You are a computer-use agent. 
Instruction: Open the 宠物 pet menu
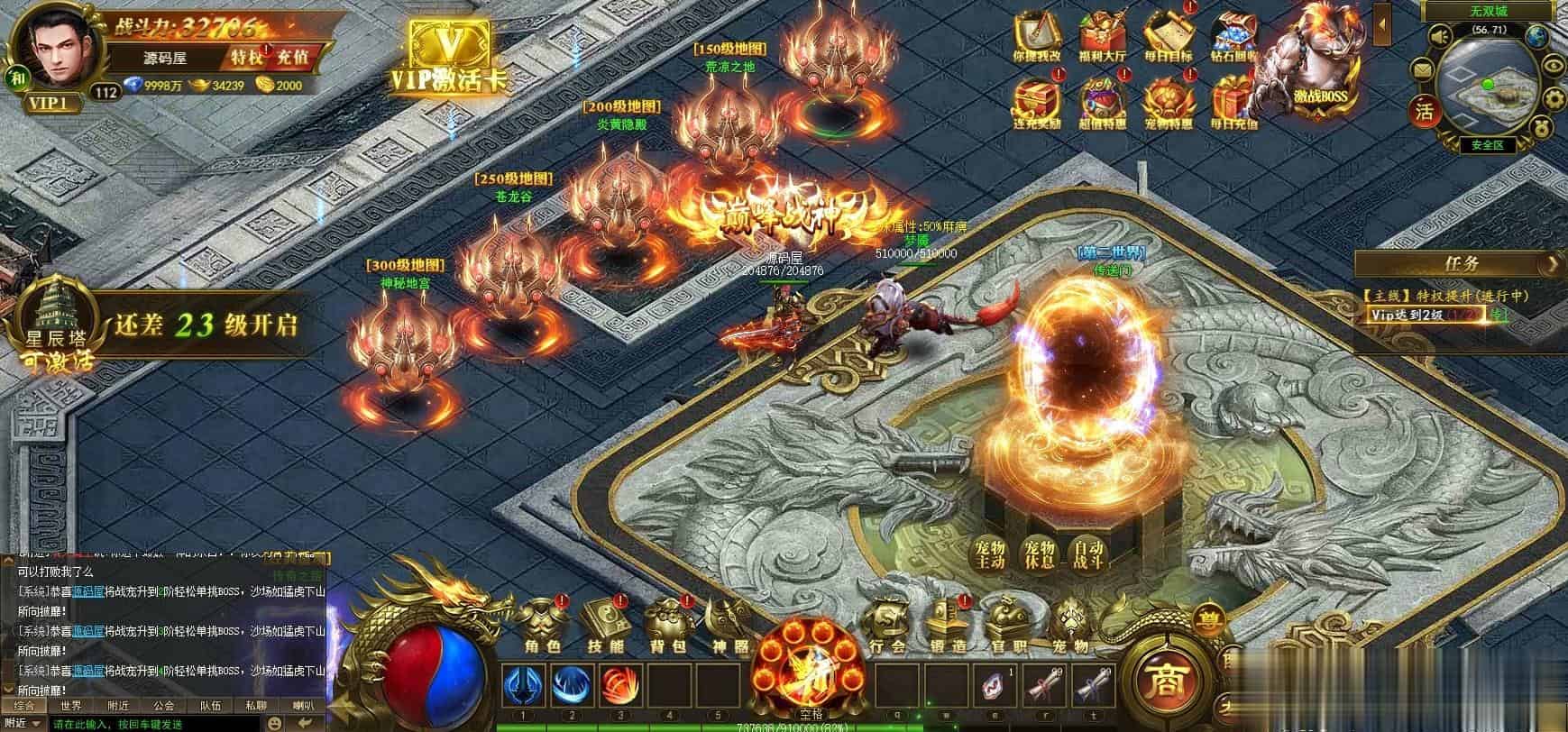click(x=1069, y=624)
